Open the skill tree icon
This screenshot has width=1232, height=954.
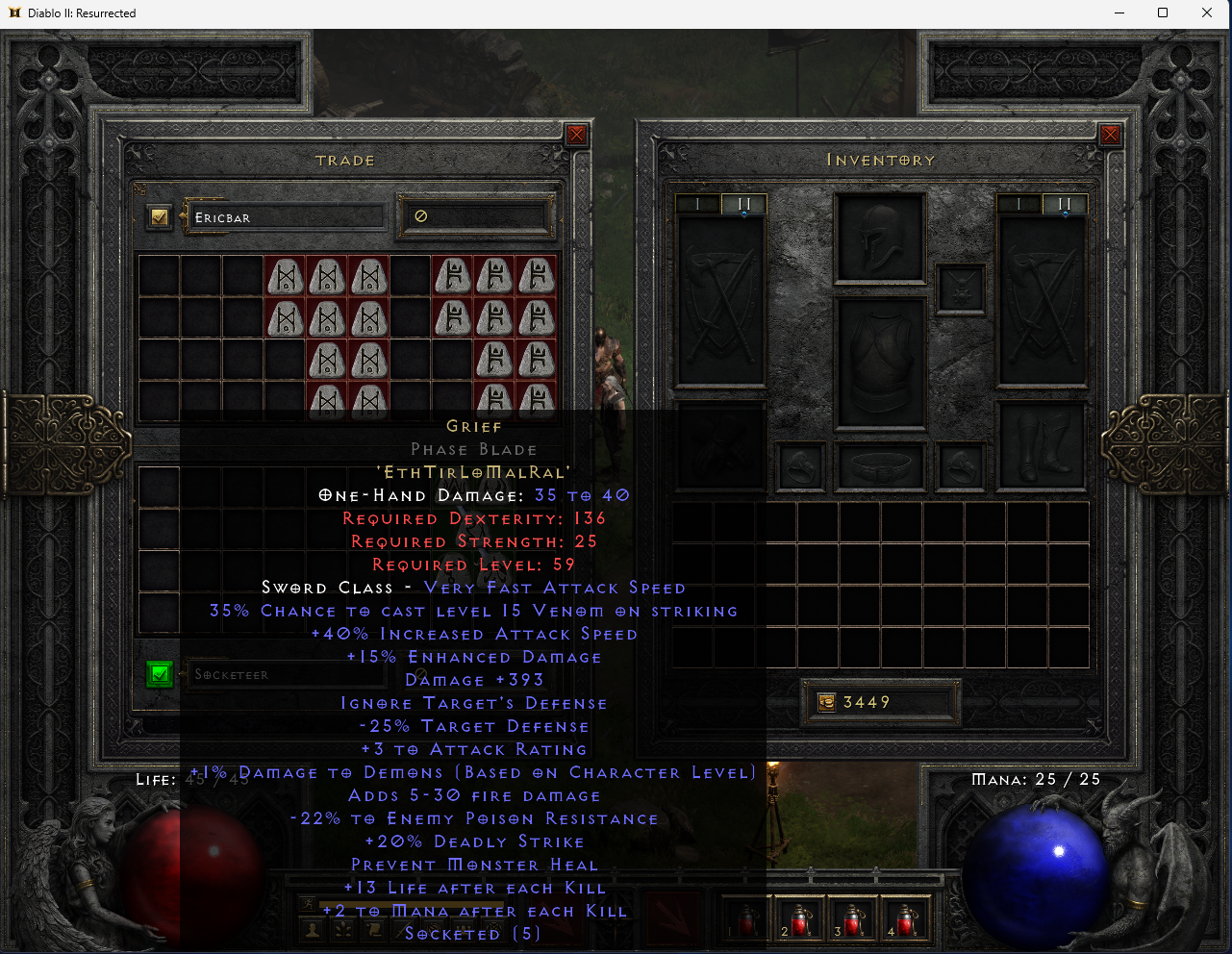click(342, 929)
